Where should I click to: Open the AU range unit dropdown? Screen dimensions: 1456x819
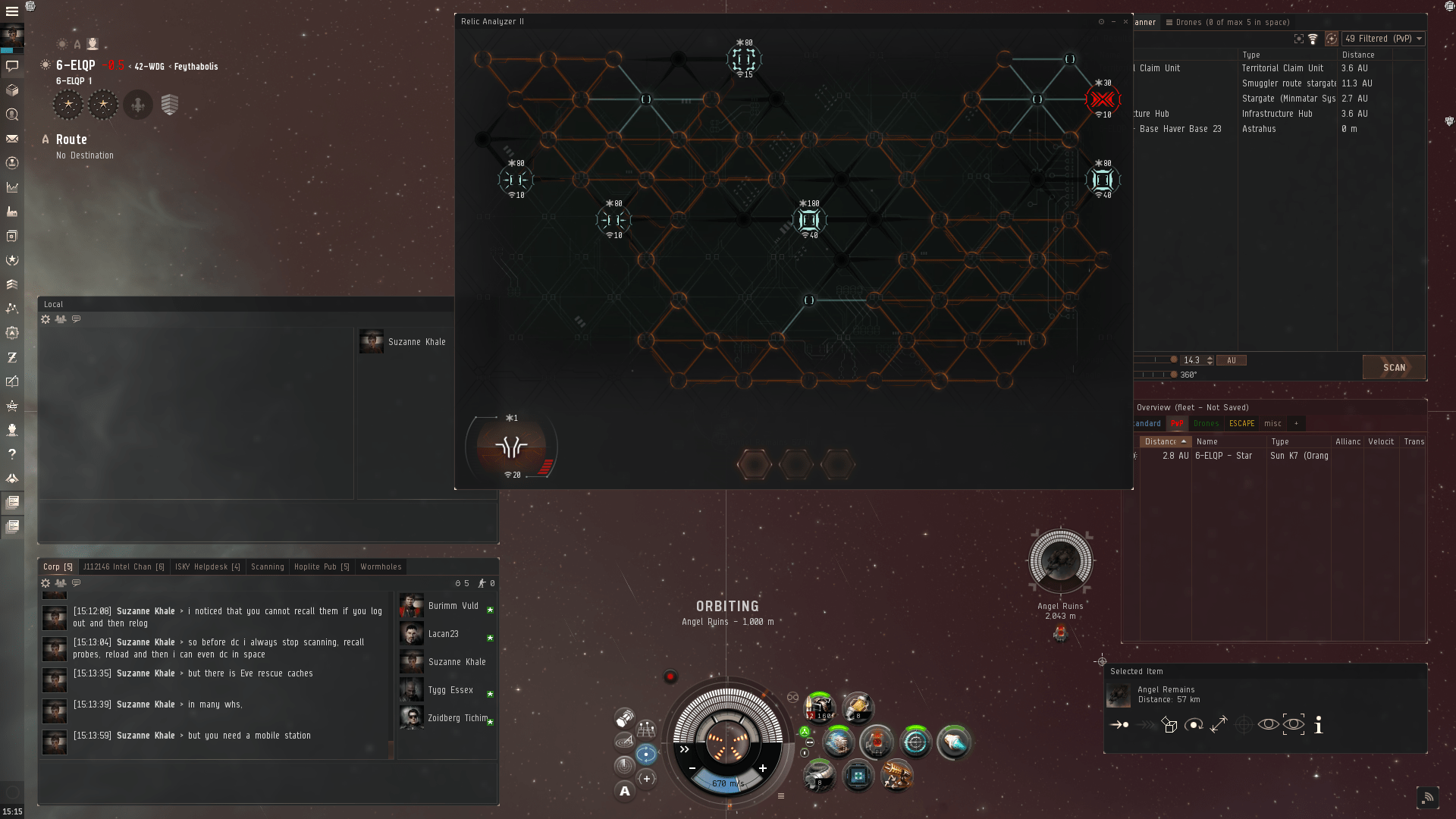point(1231,360)
